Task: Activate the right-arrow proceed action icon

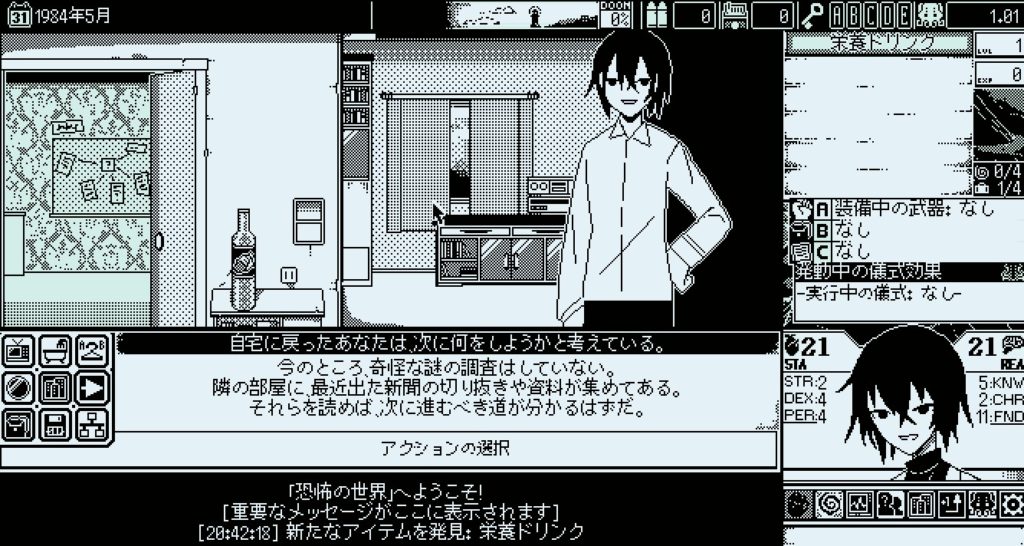Action: pyautogui.click(x=91, y=387)
